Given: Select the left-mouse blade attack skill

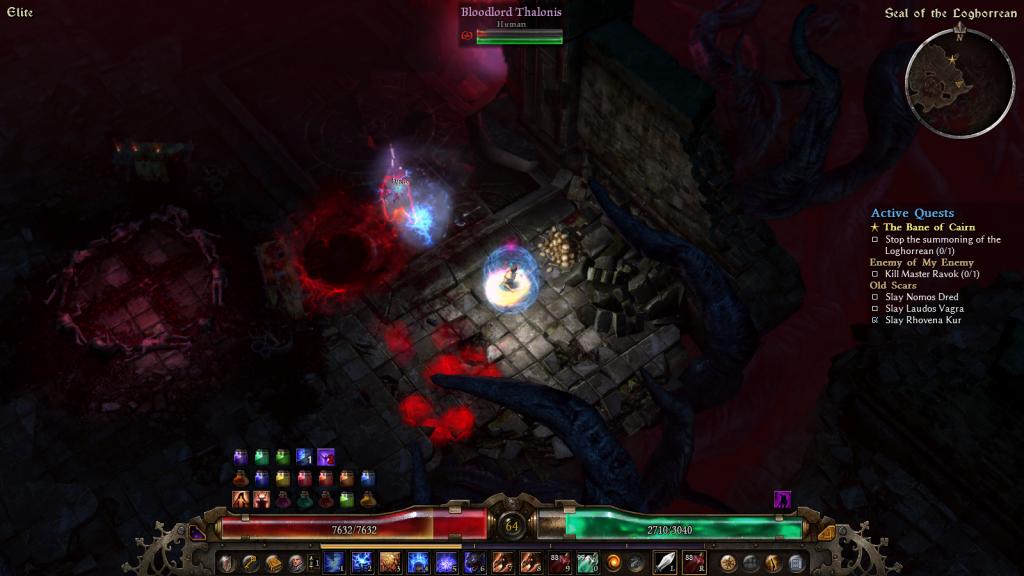Looking at the screenshot, I should click(x=665, y=562).
